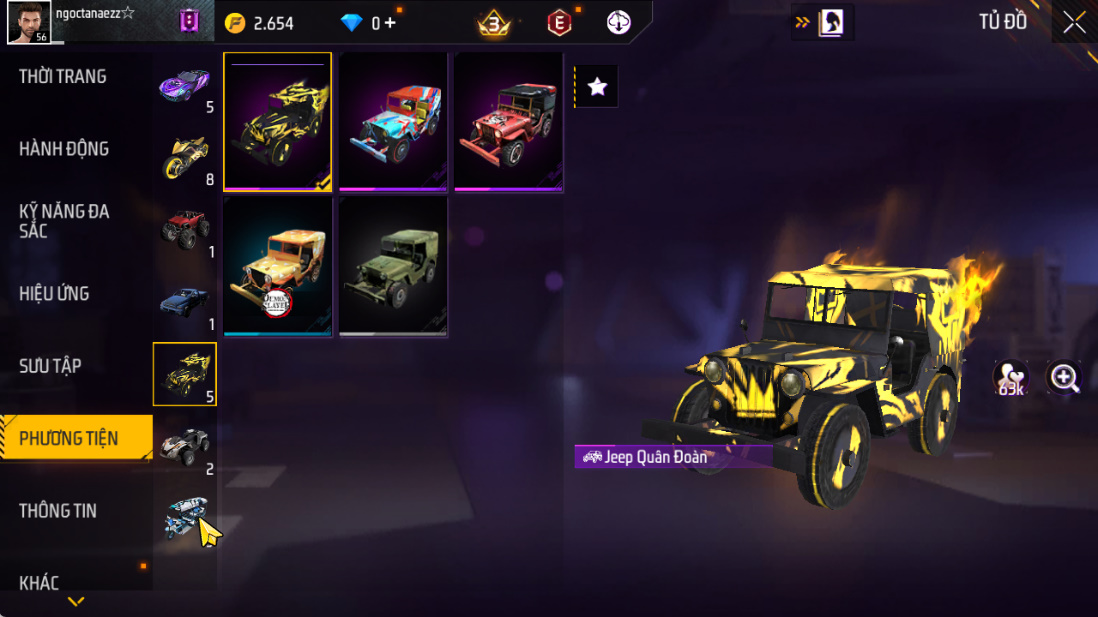The image size is (1098, 617).
Task: Select the Phương Tiện tab
Action: coord(70,438)
